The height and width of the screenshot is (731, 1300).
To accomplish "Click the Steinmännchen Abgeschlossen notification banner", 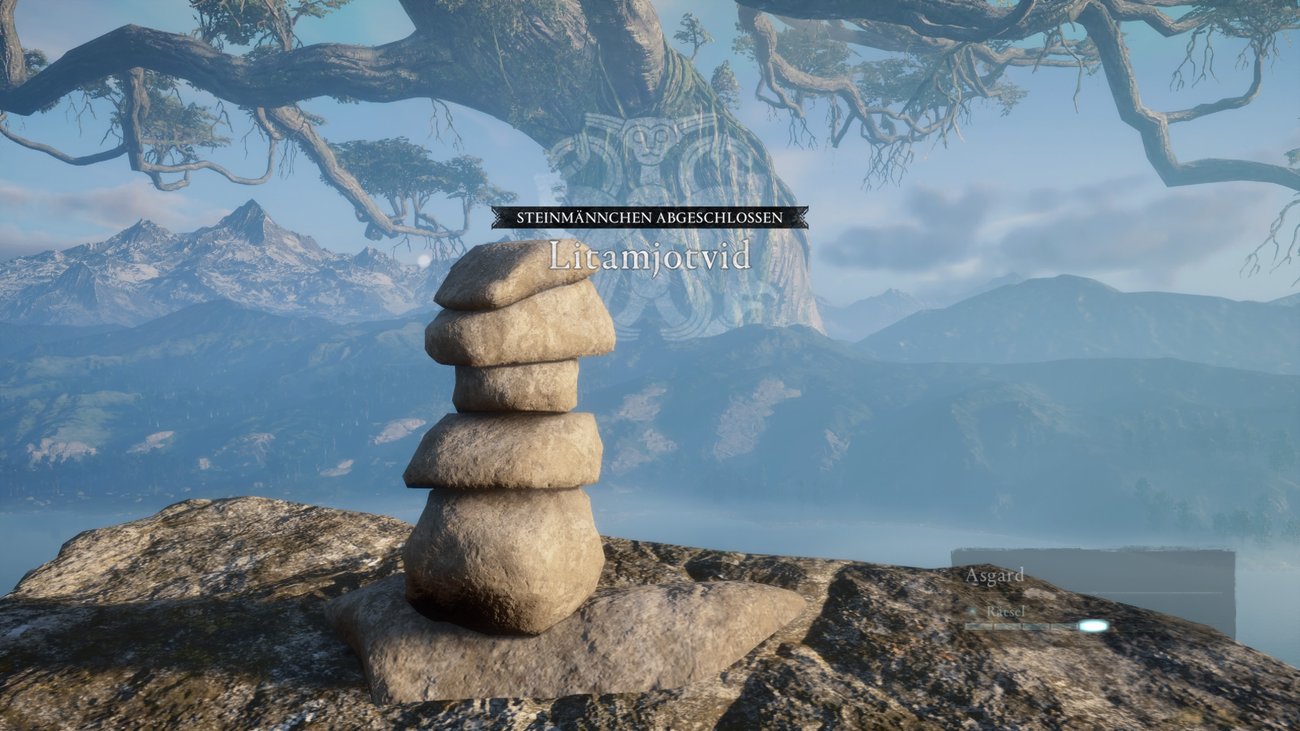I will pyautogui.click(x=649, y=217).
